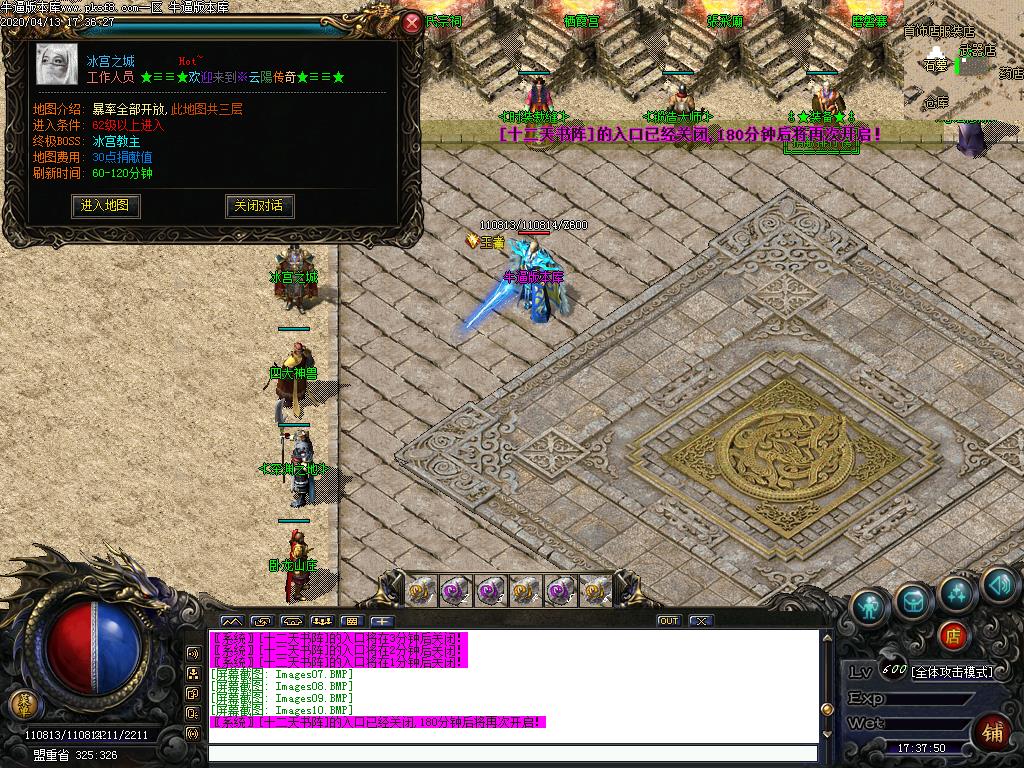This screenshot has width=1024, height=768.
Task: Open the character sheet icon
Action: tap(870, 607)
